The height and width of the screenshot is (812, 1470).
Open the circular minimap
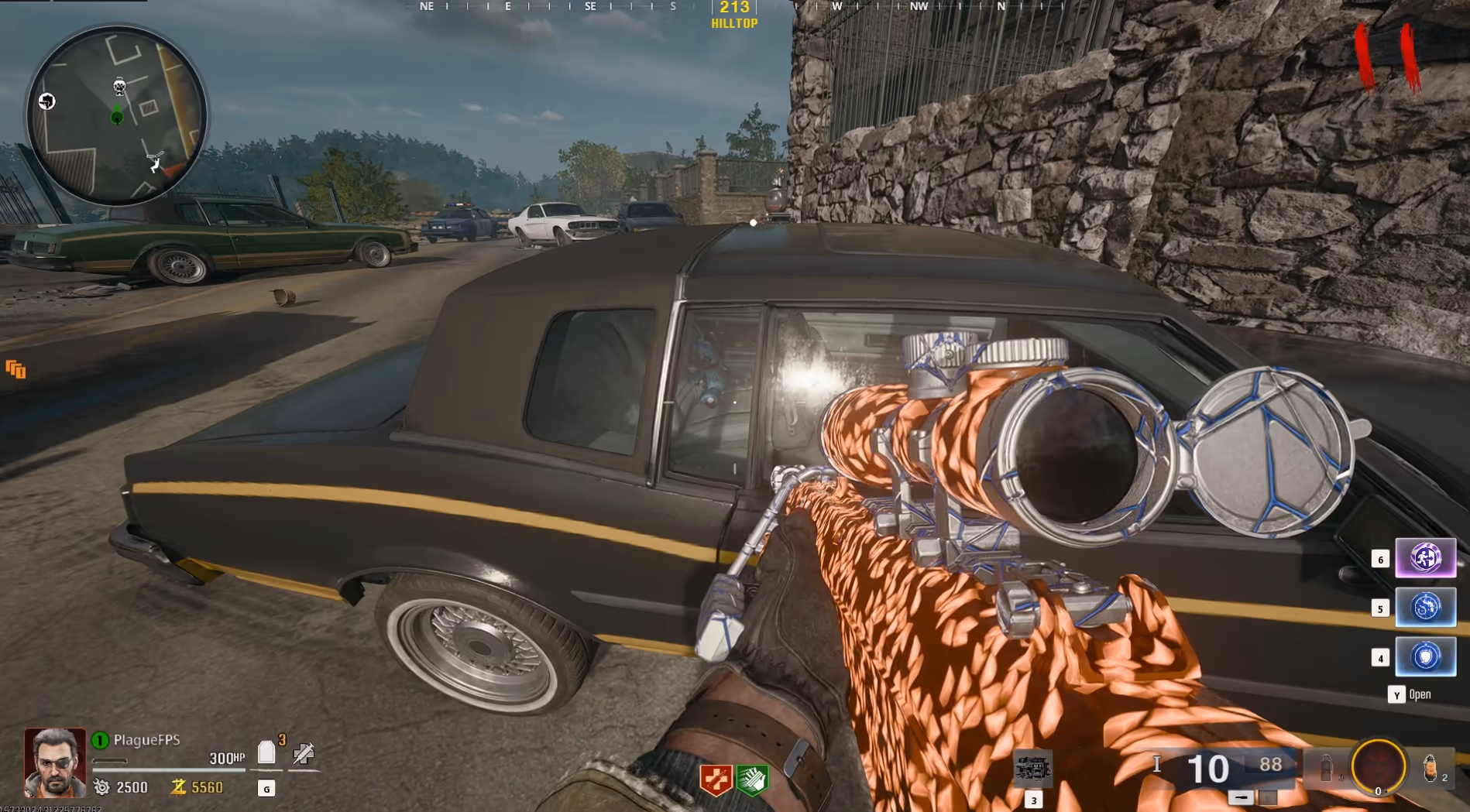pyautogui.click(x=117, y=116)
